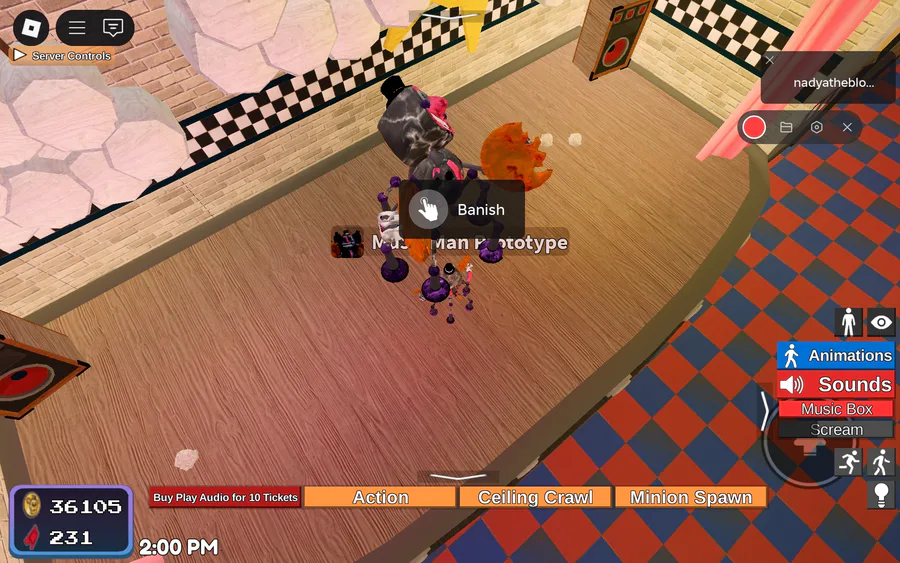The height and width of the screenshot is (563, 900).
Task: Toggle the light bulb icon
Action: point(880,493)
